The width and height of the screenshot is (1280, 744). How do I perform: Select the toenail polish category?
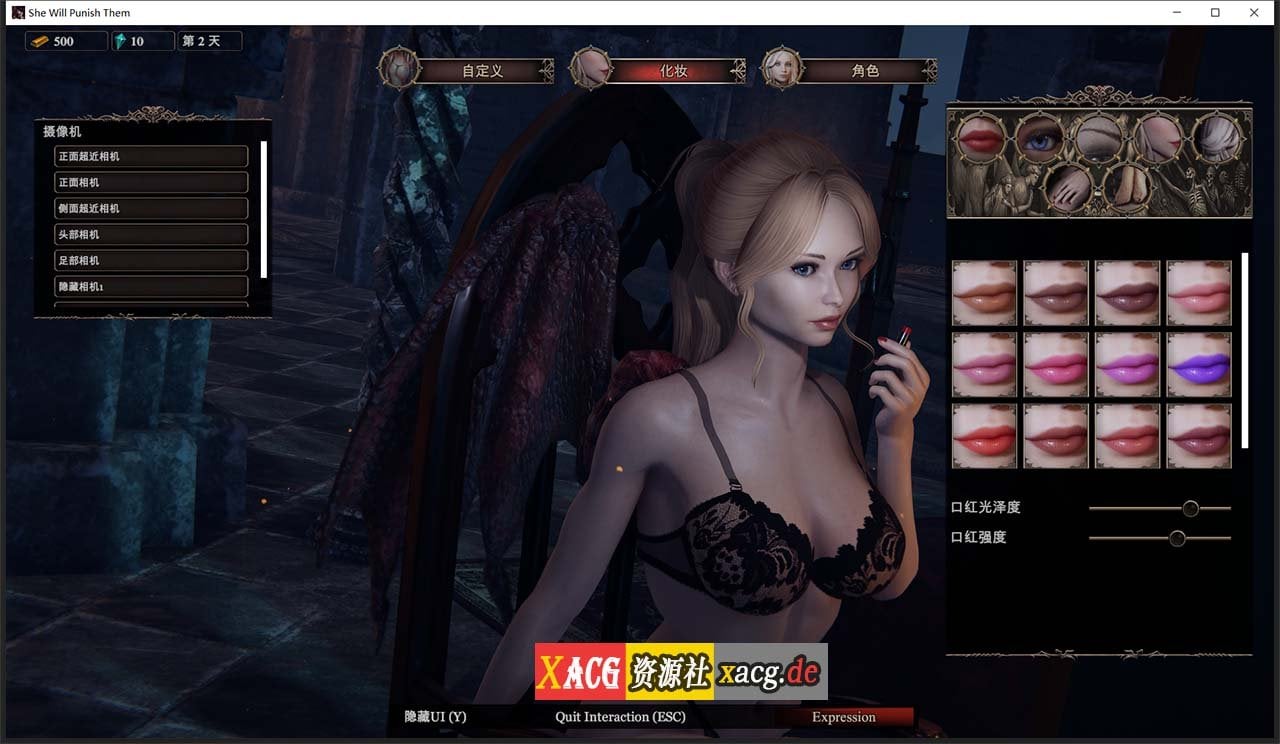coord(1128,187)
